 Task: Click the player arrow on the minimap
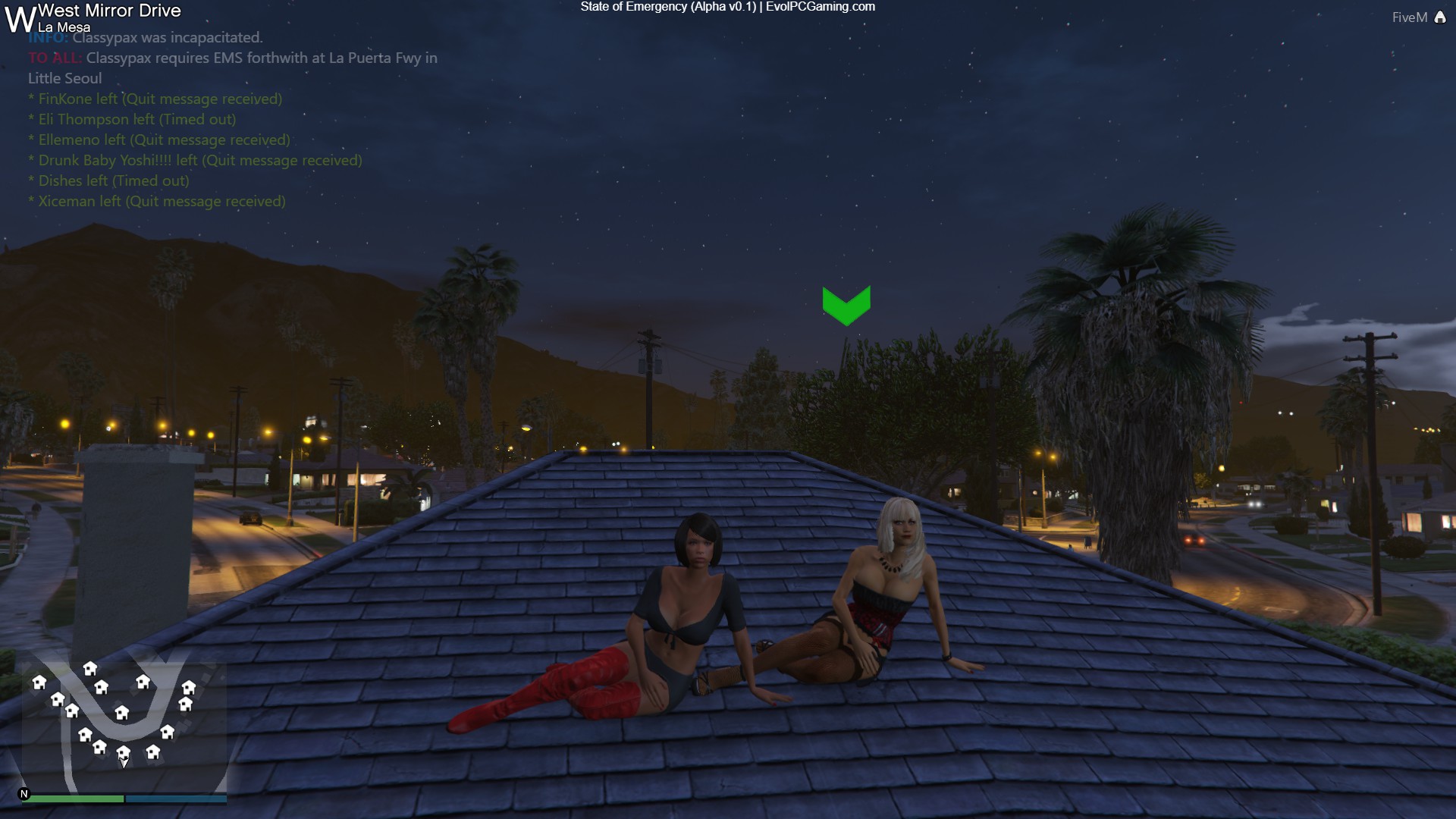[124, 762]
